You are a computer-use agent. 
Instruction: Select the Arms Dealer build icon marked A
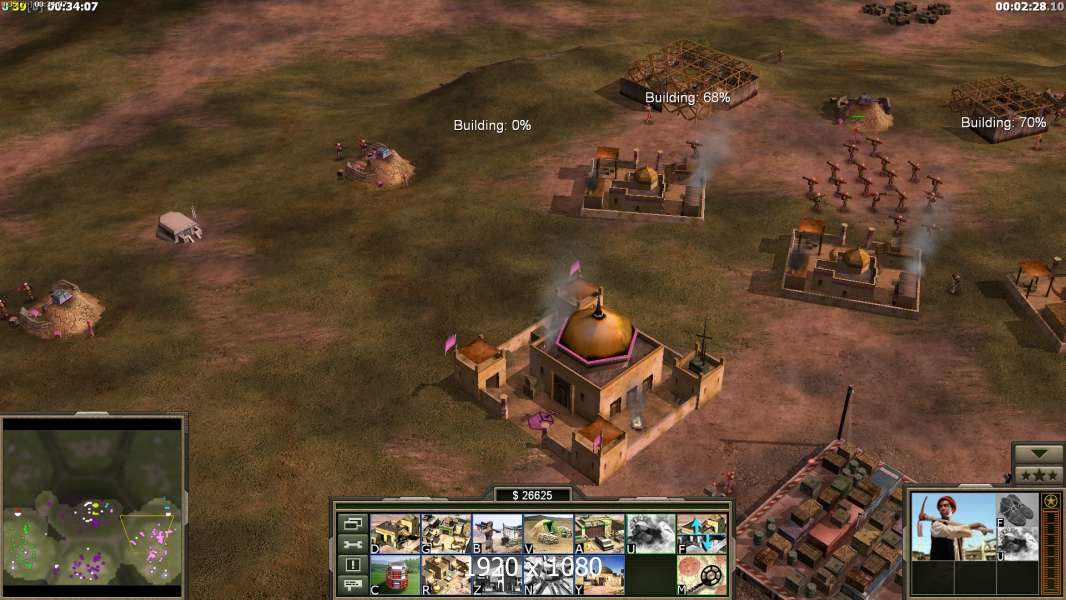pos(599,534)
